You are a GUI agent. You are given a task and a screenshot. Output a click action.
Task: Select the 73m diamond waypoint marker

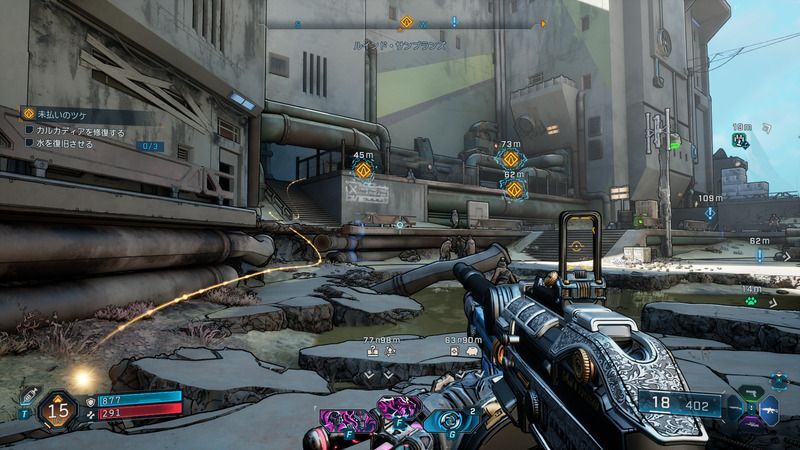click(x=512, y=159)
